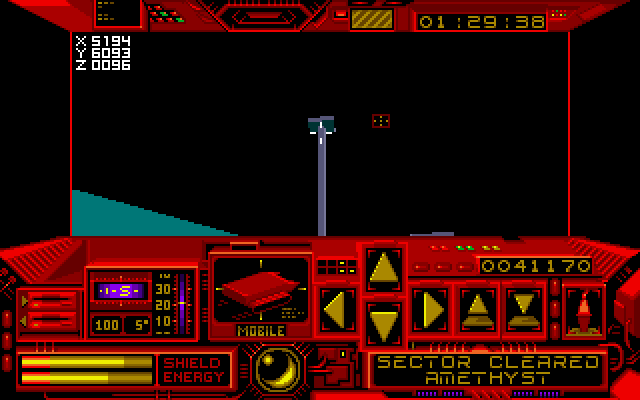Image resolution: width=640 pixels, height=400 pixels.
Task: Click the forward movement up arrow
Action: (x=384, y=268)
